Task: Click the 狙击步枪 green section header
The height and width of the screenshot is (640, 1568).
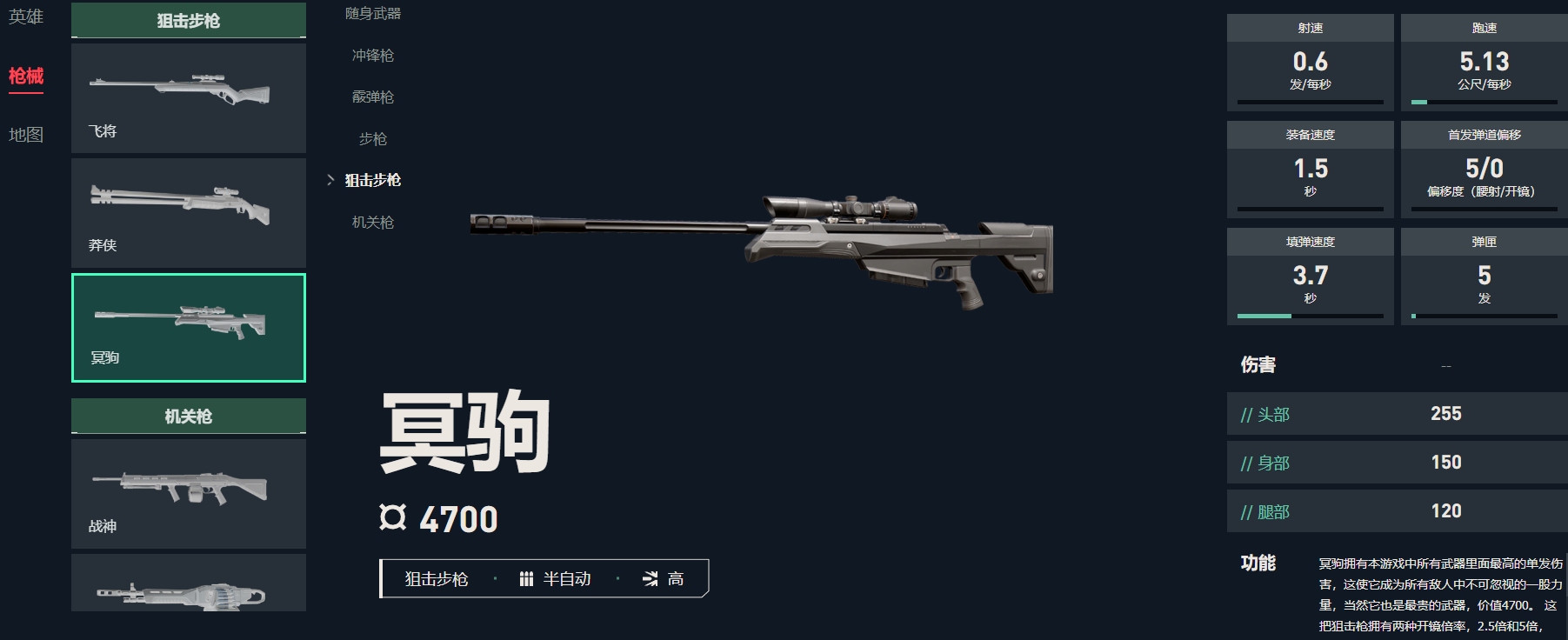Action: 189,21
